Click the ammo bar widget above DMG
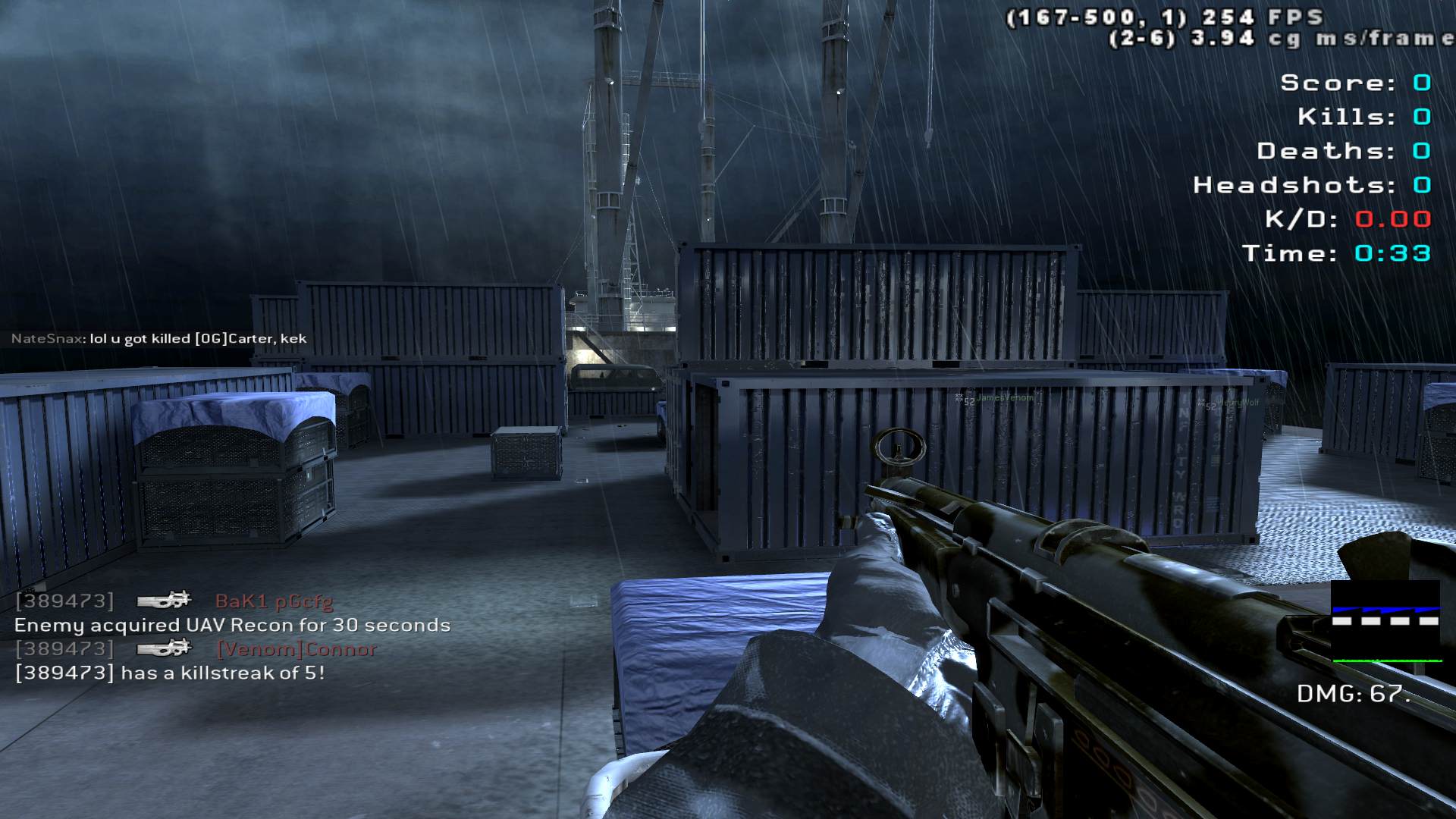1456x819 pixels. coord(1385,622)
